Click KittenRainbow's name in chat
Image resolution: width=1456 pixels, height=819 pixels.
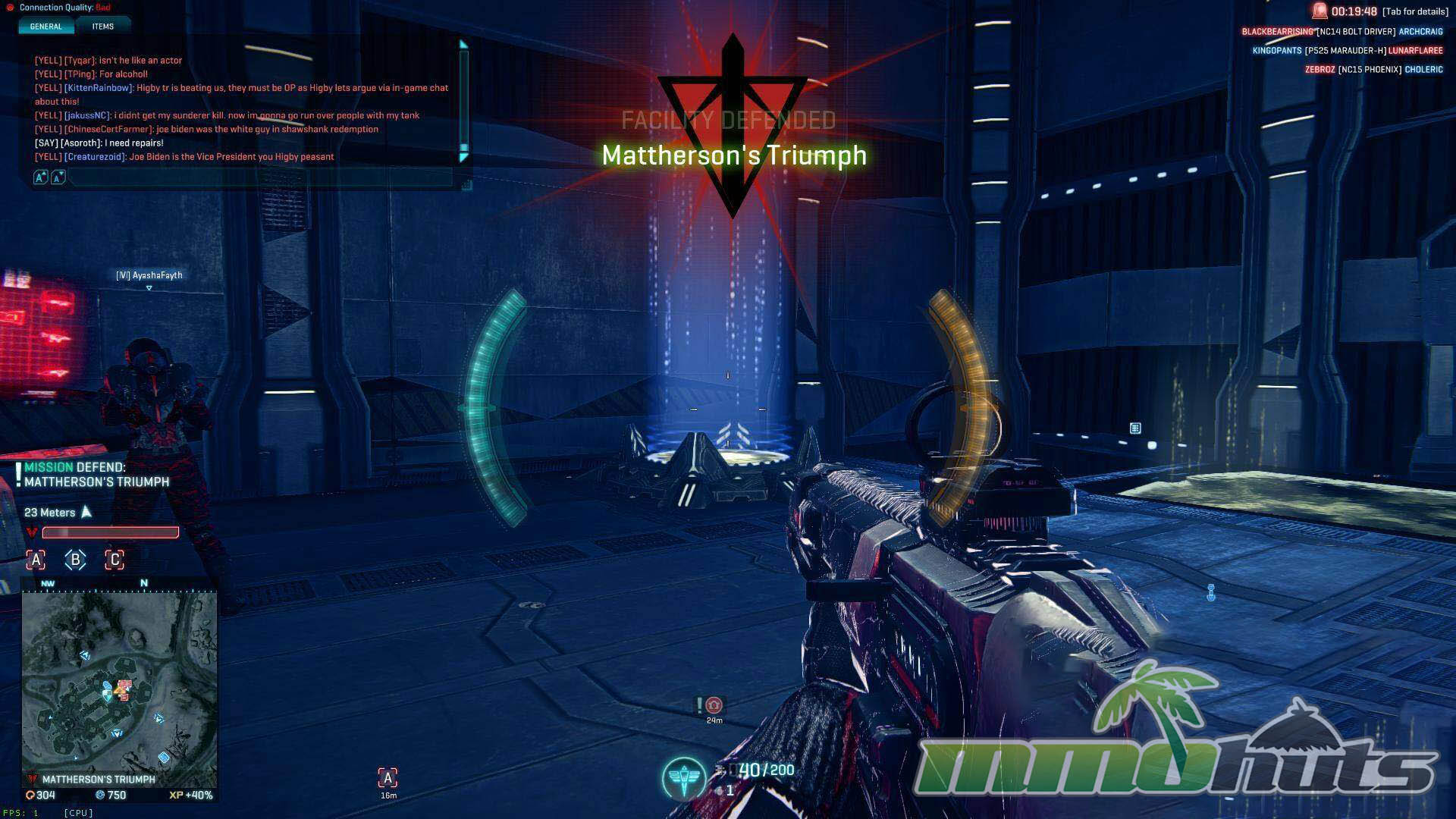pos(99,88)
